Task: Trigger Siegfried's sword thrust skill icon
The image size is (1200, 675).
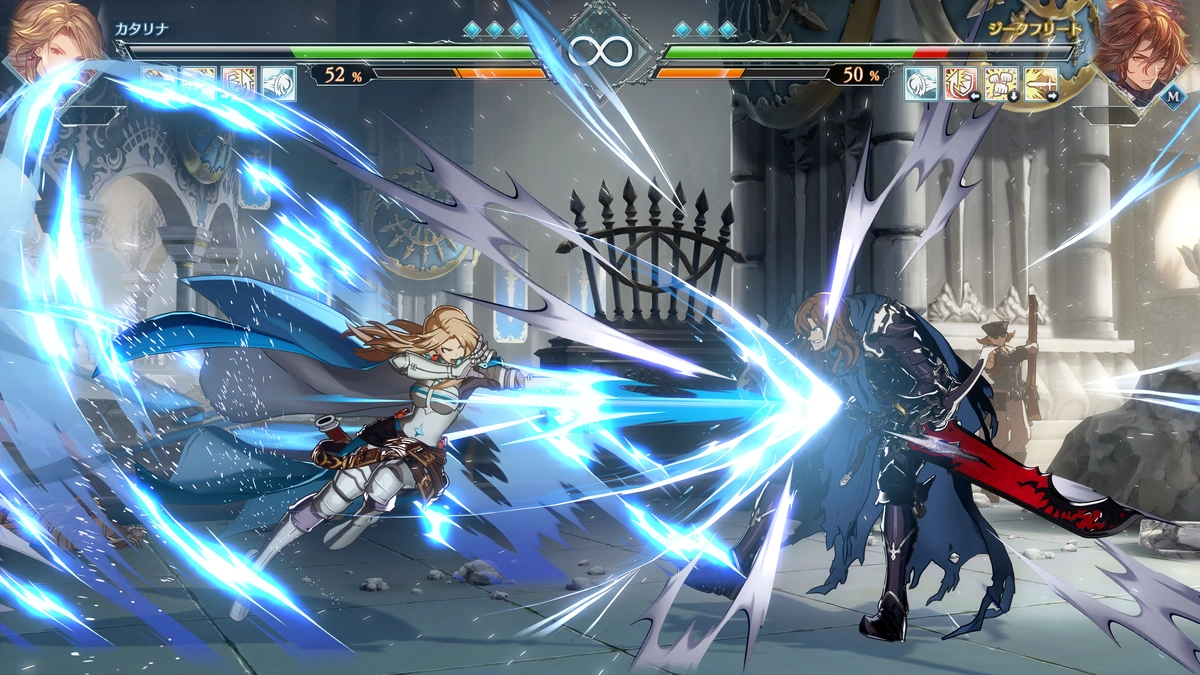Action: [x=1040, y=83]
